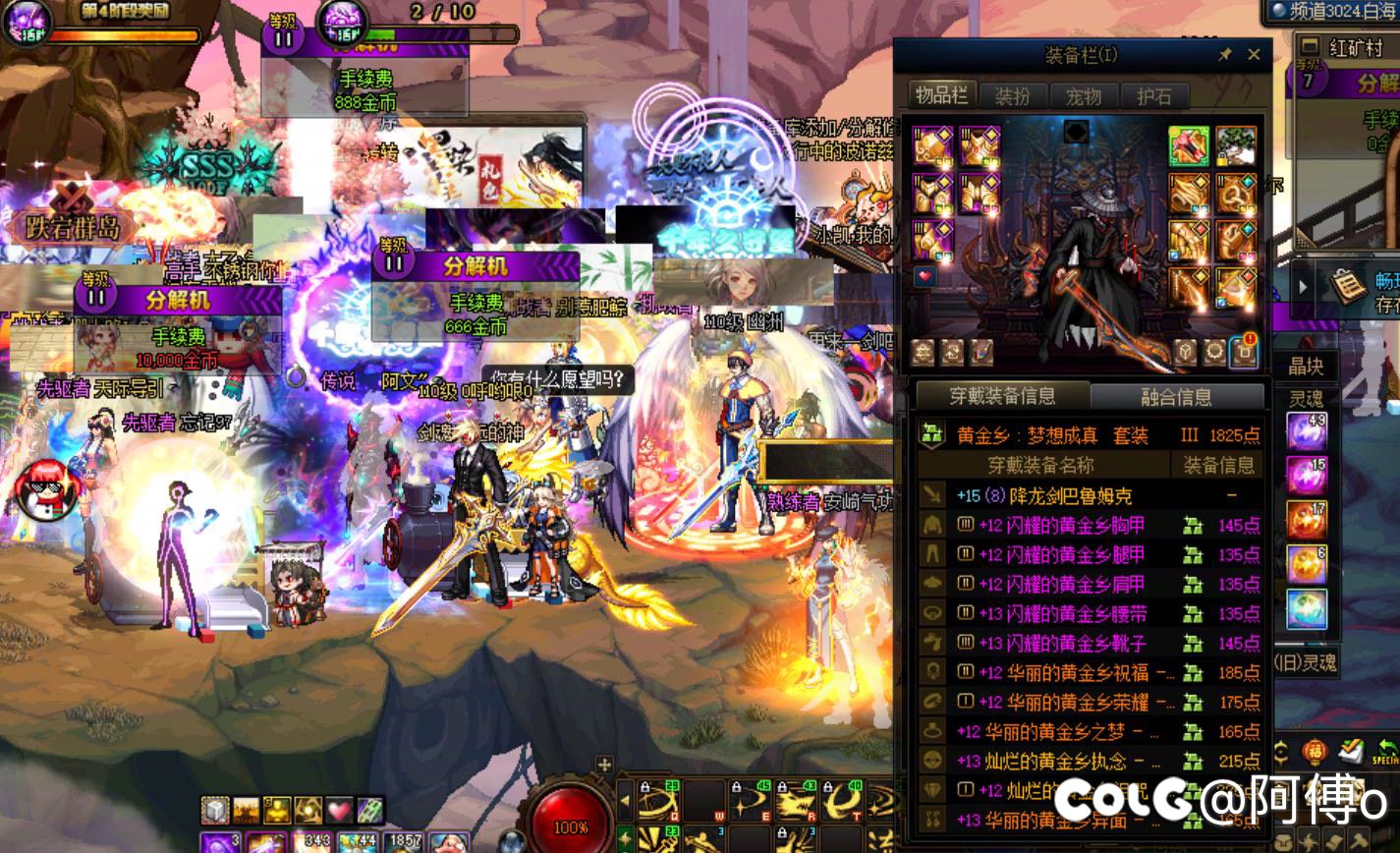Click the heart icon in the bottom buff row
This screenshot has width=1400, height=853.
[x=339, y=811]
